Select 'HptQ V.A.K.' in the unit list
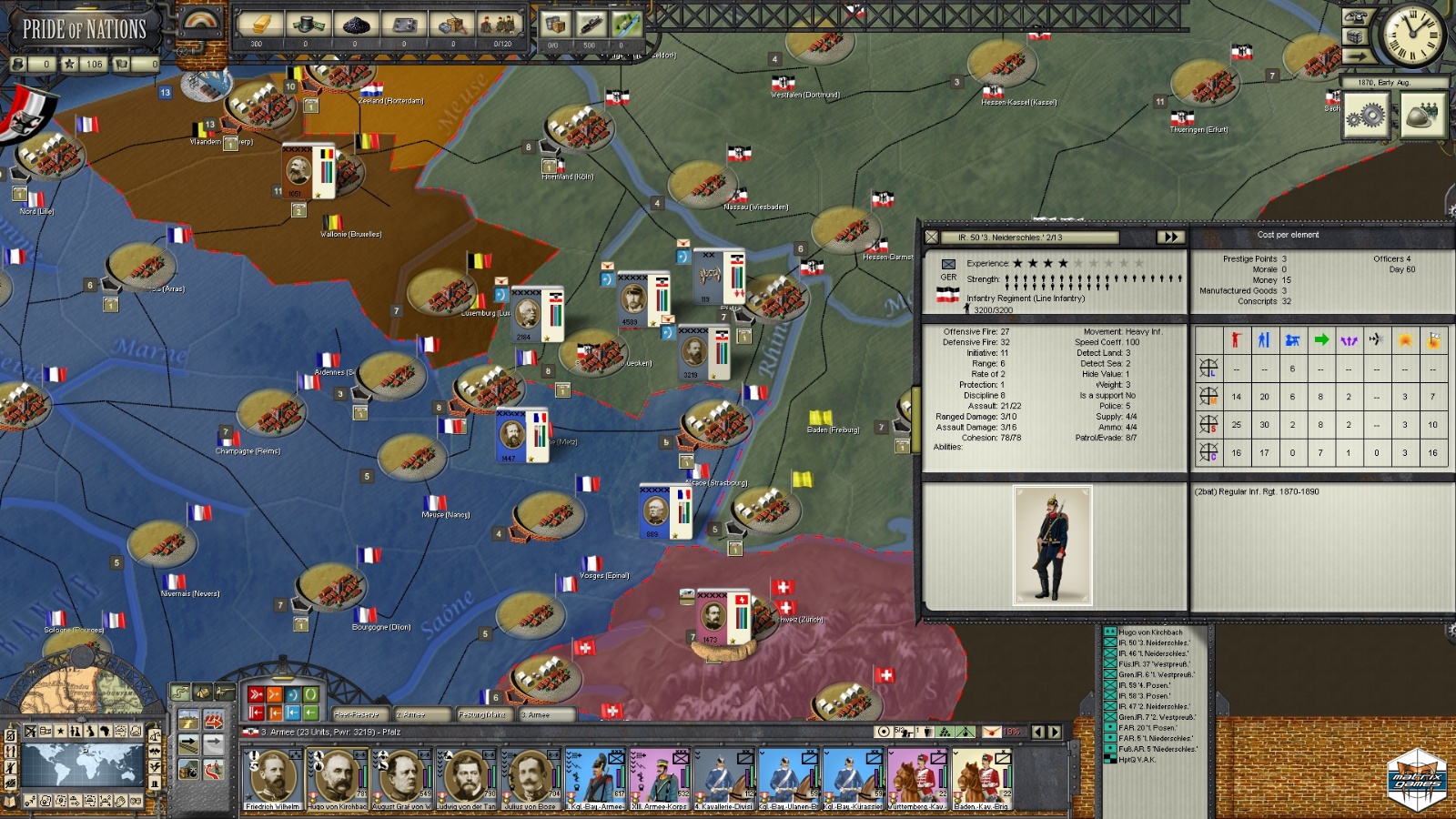 click(x=1137, y=760)
